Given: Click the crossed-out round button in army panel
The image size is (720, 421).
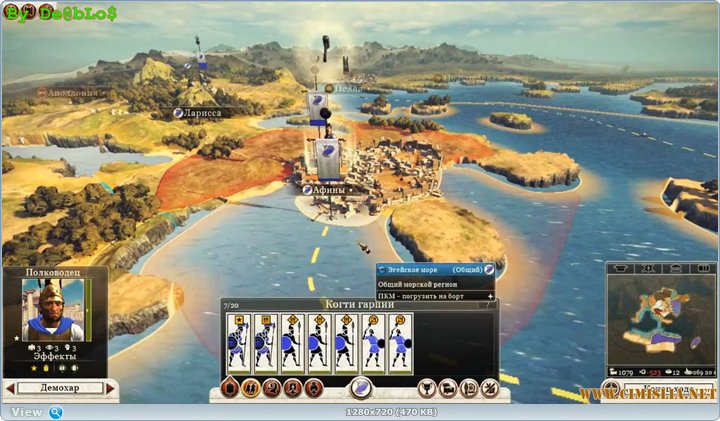Looking at the screenshot, I should [489, 388].
